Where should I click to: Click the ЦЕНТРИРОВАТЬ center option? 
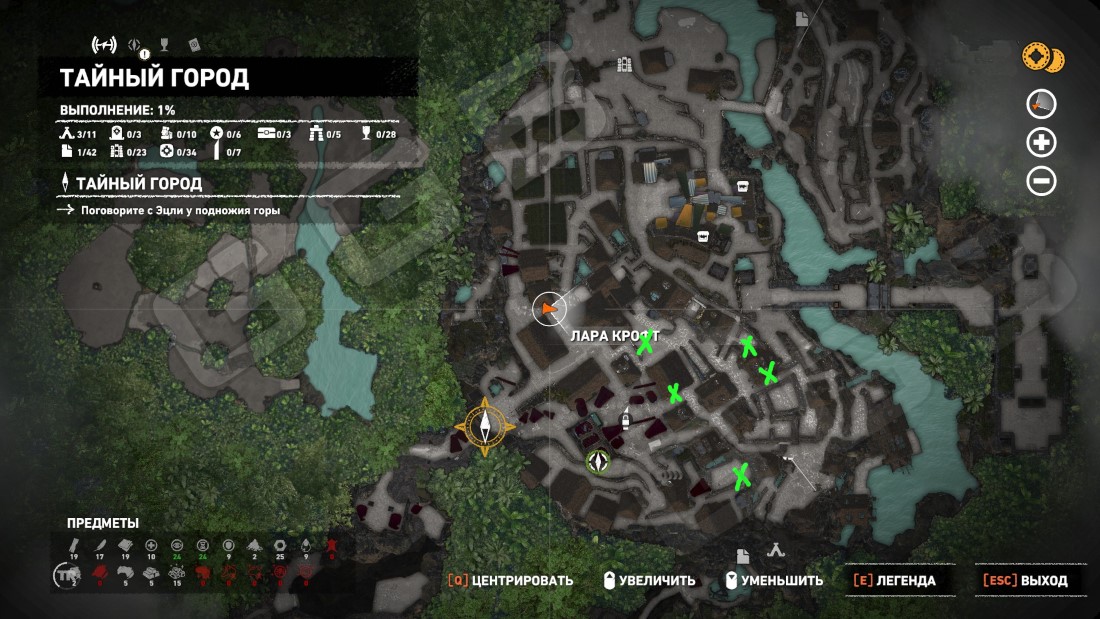pyautogui.click(x=510, y=580)
